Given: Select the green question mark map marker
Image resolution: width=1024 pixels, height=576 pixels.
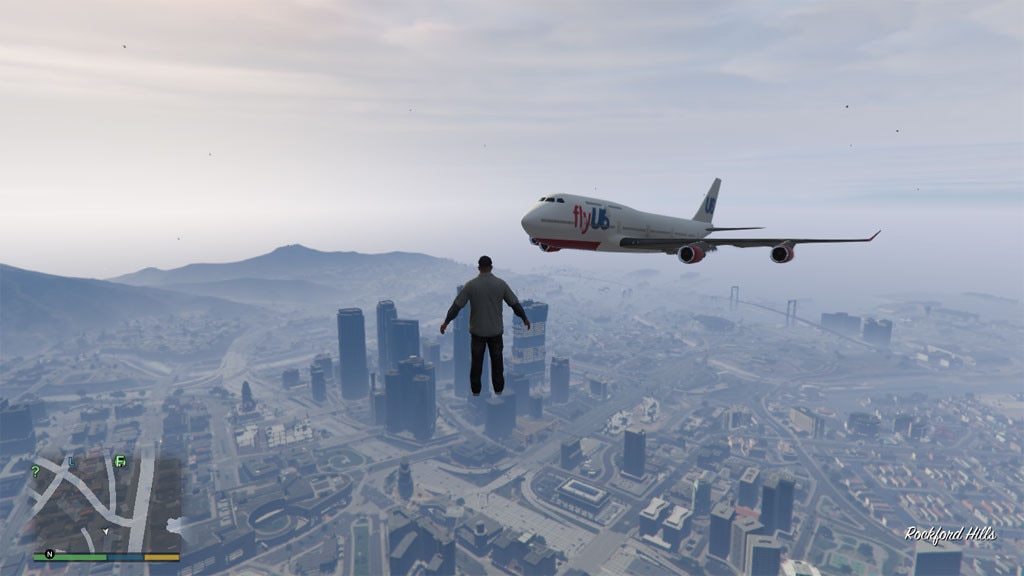Looking at the screenshot, I should pyautogui.click(x=36, y=471).
